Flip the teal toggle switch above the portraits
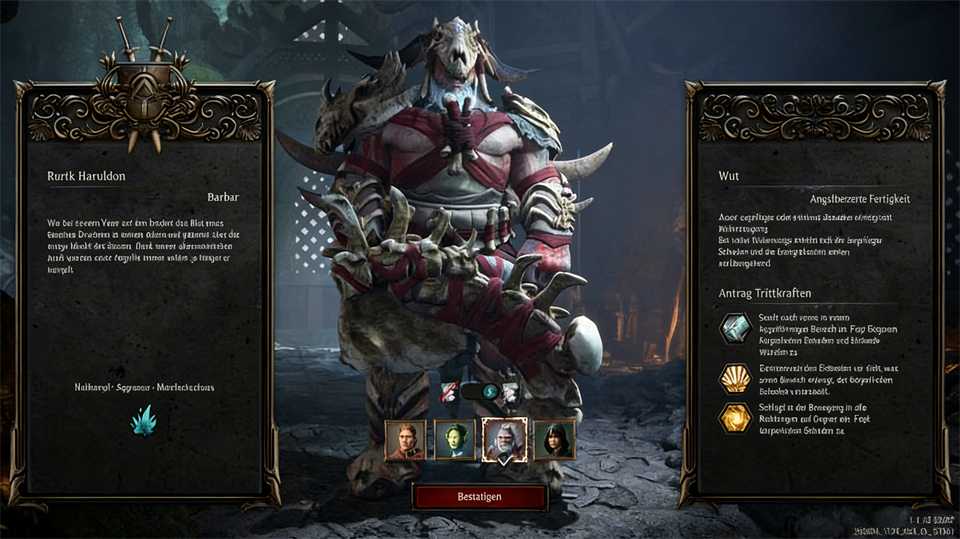This screenshot has width=960, height=539. (480, 393)
